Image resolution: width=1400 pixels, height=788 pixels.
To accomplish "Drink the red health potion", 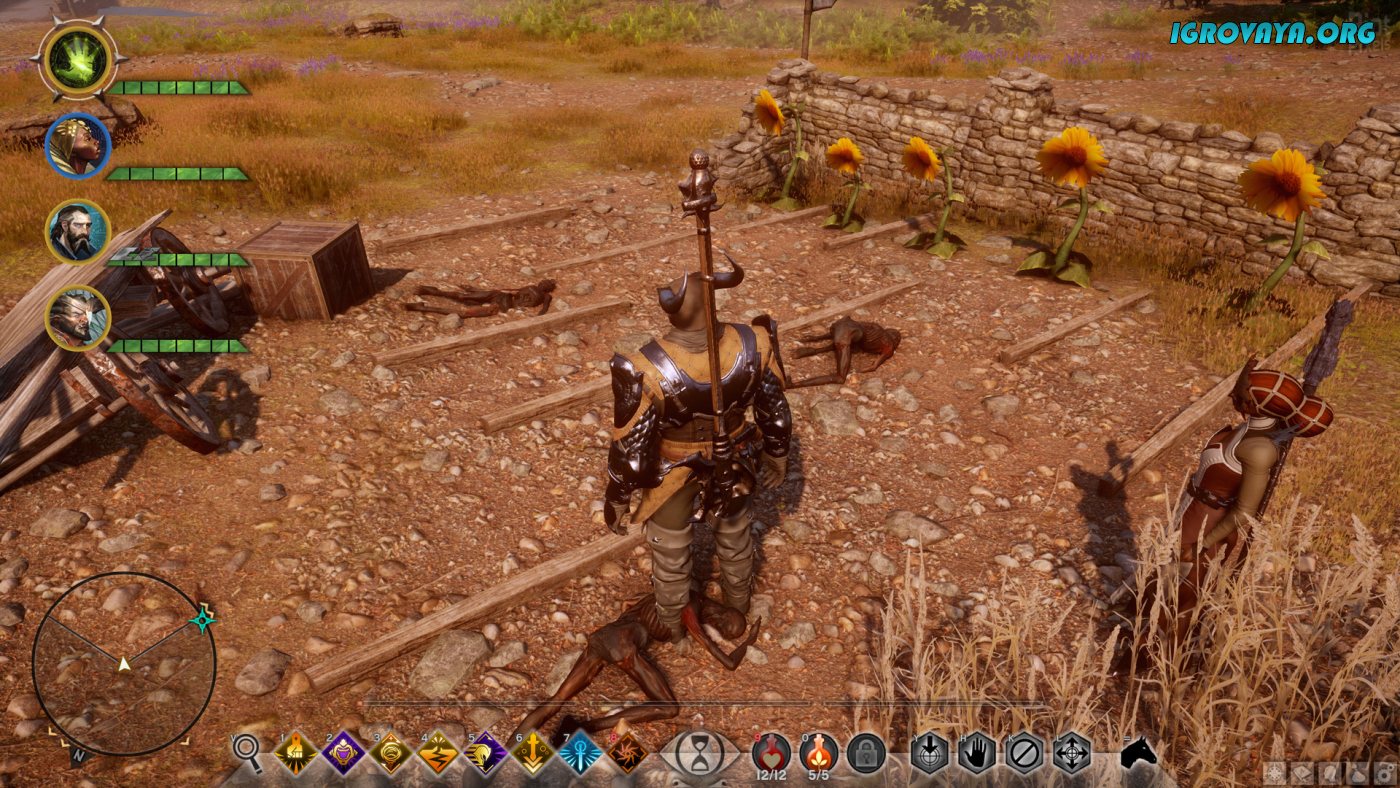I will click(x=771, y=751).
